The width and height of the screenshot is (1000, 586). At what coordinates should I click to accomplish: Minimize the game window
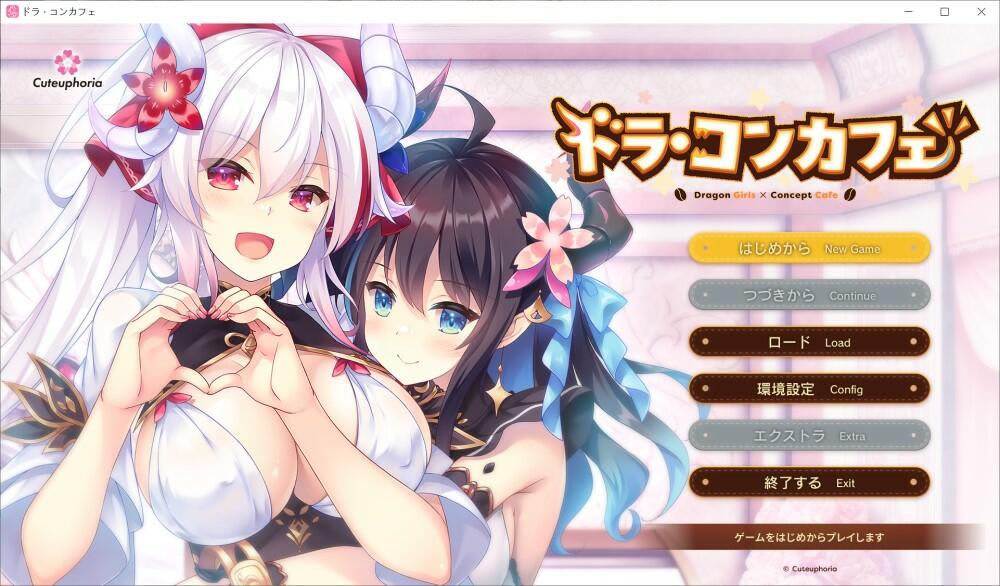point(907,11)
